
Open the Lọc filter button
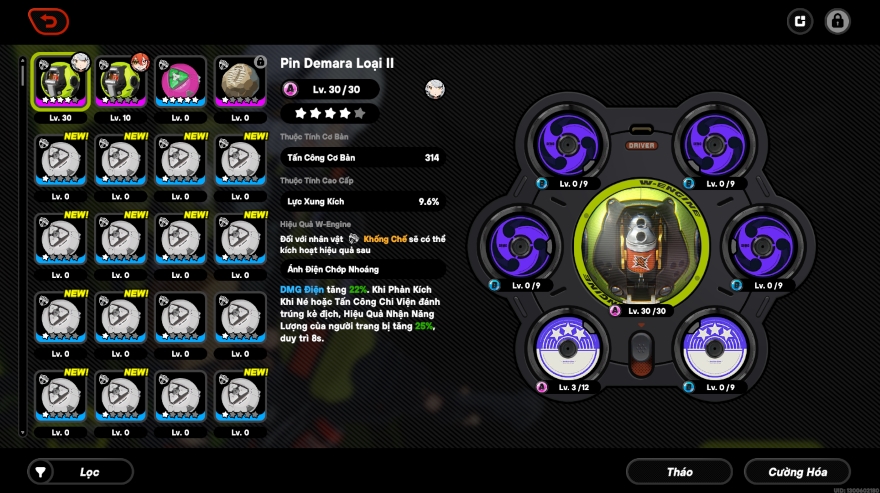pos(80,471)
